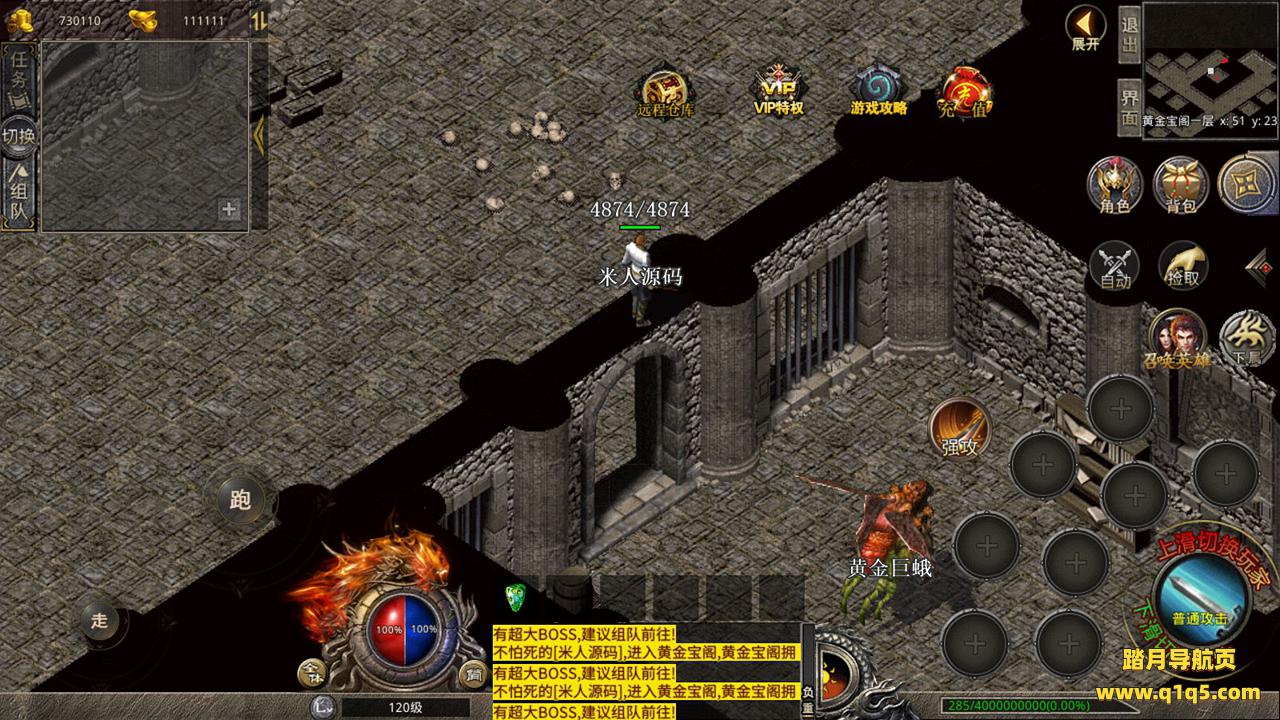Open the 远程仓库 remote warehouse
The image size is (1280, 720).
pyautogui.click(x=664, y=92)
